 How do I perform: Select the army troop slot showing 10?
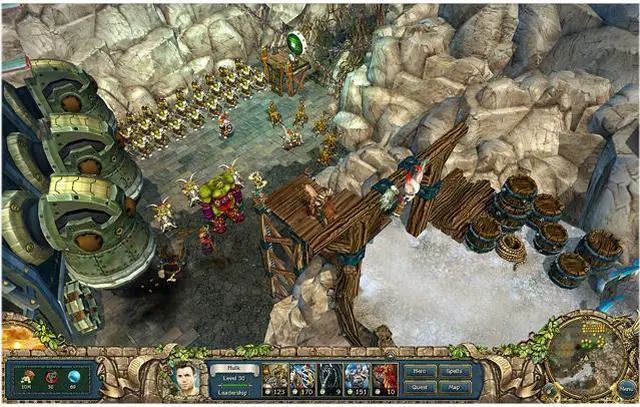tap(384, 378)
